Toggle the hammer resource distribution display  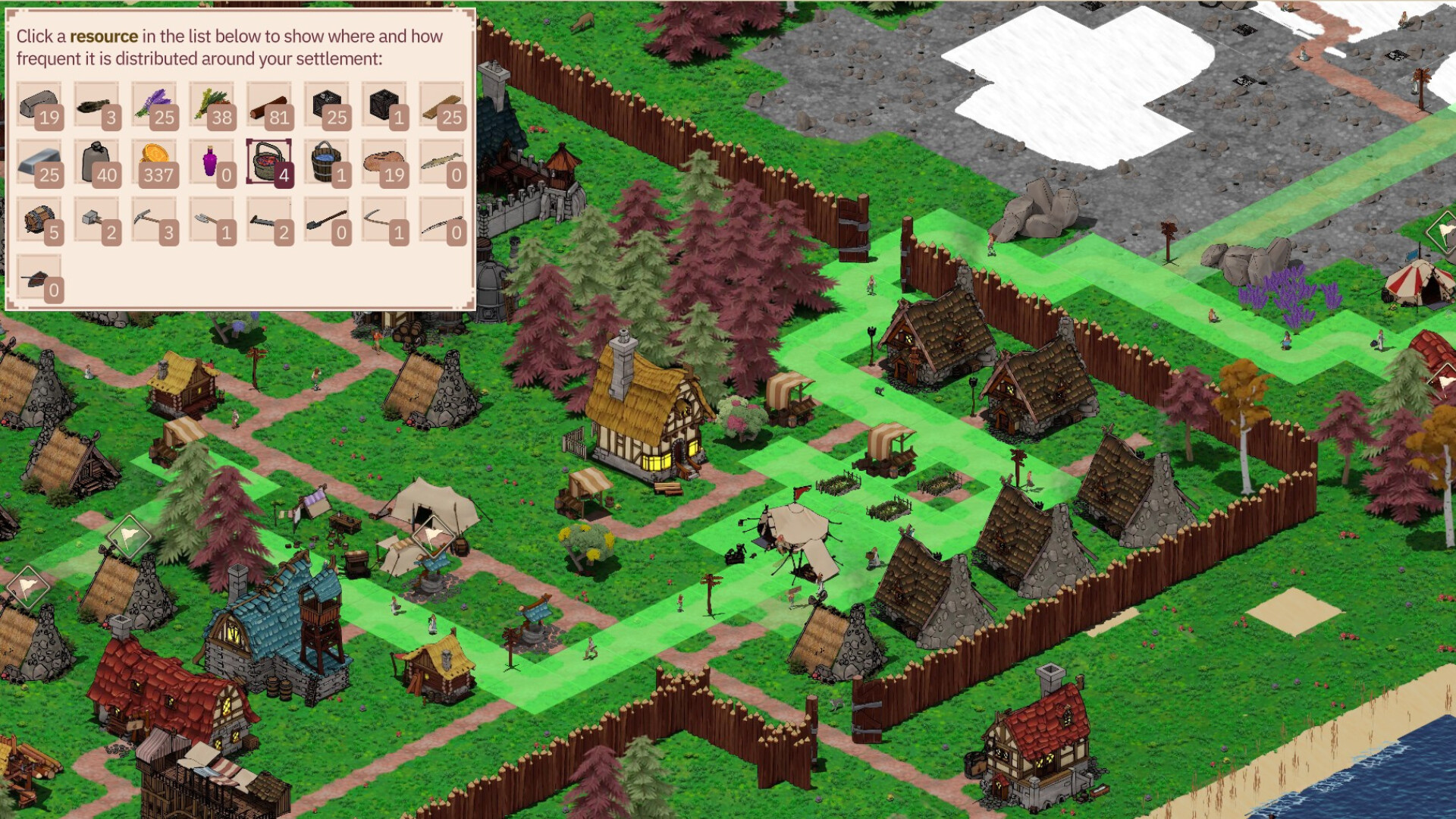pyautogui.click(x=99, y=220)
